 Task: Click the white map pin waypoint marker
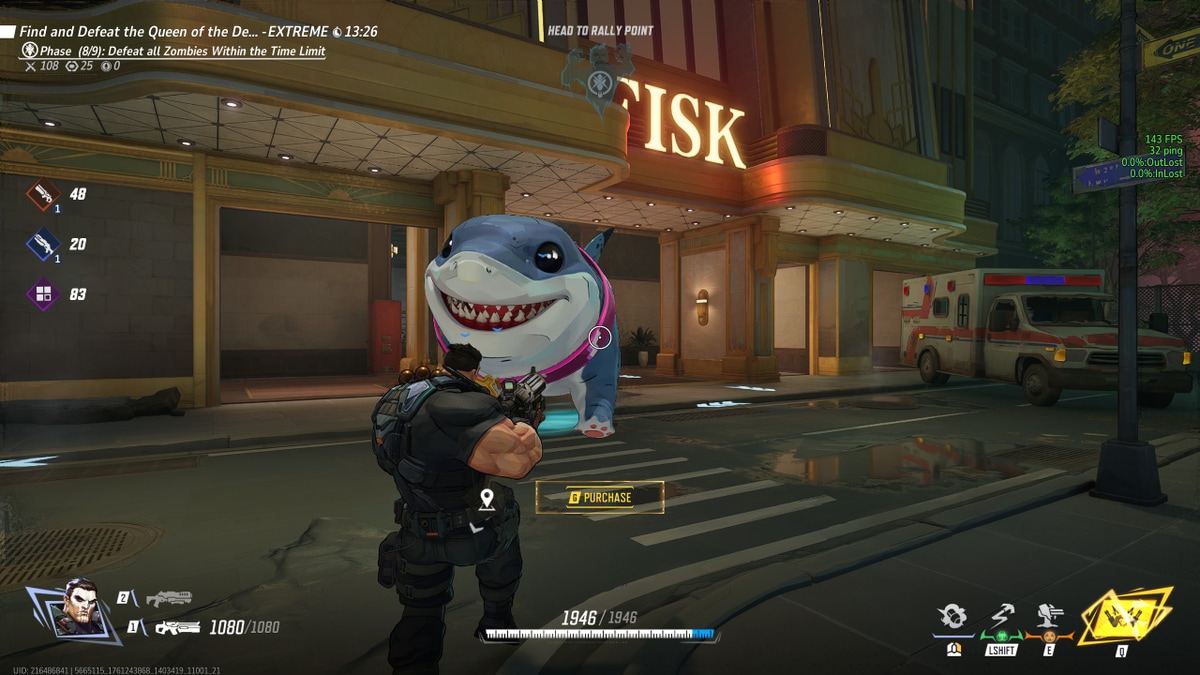click(x=487, y=498)
